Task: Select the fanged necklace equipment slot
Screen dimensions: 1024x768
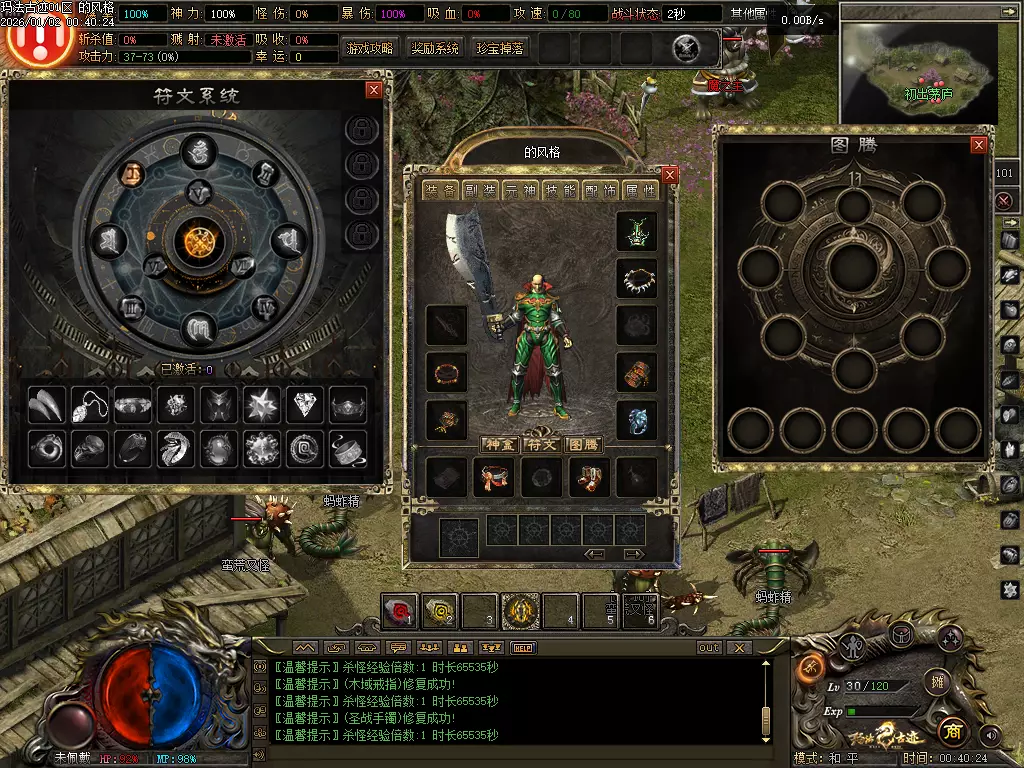Action: tap(637, 278)
